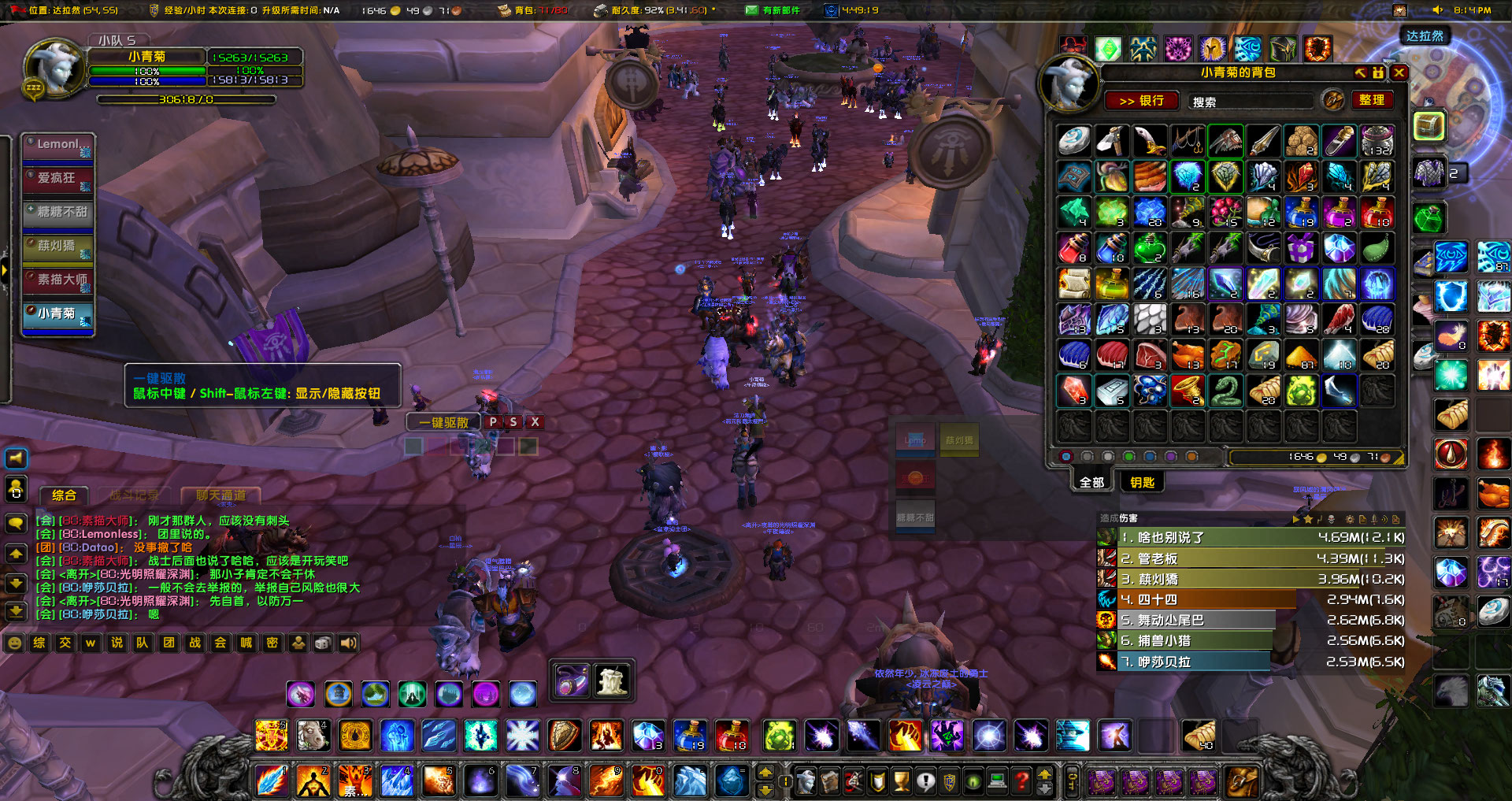Sort bag items with 整理 button

[x=1373, y=100]
